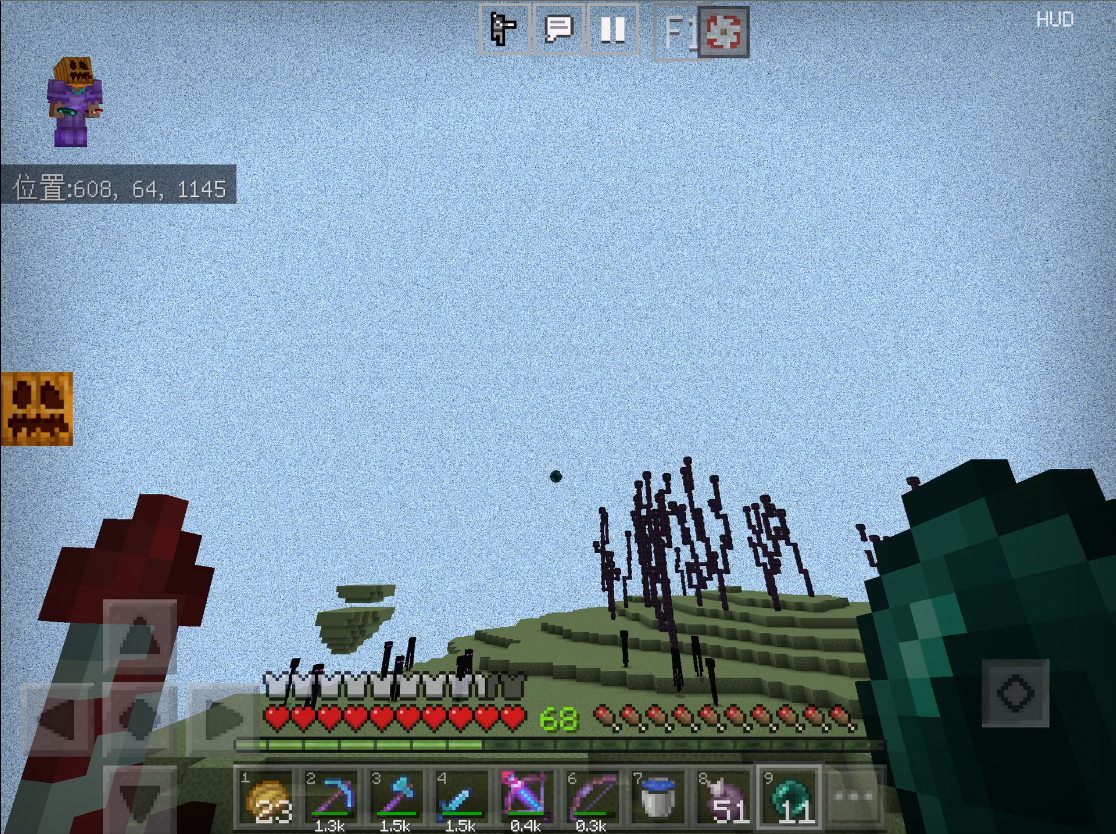Tap the move backward arrow

(140, 798)
